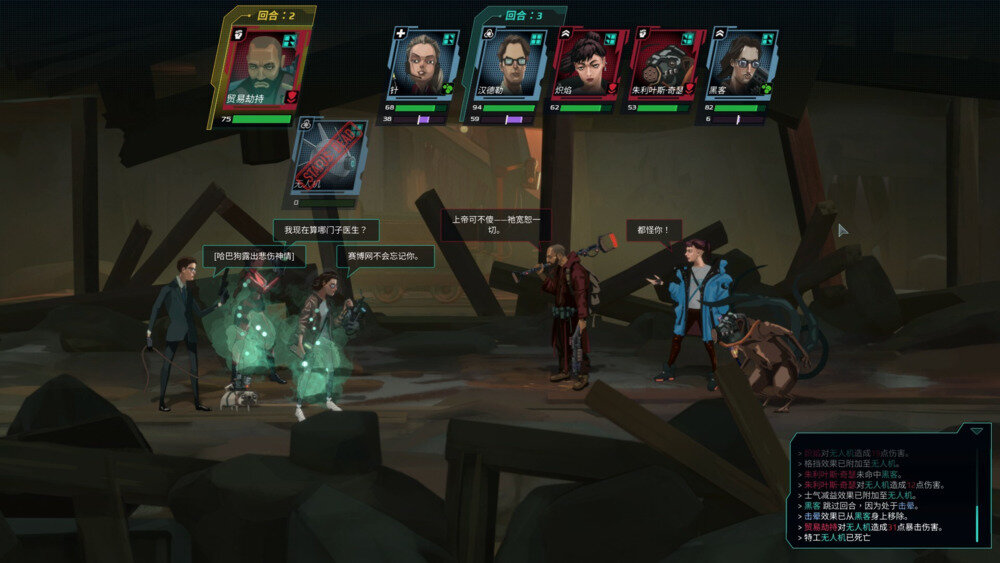
Task: Collapse the combat log with the arrow
Action: [x=976, y=431]
